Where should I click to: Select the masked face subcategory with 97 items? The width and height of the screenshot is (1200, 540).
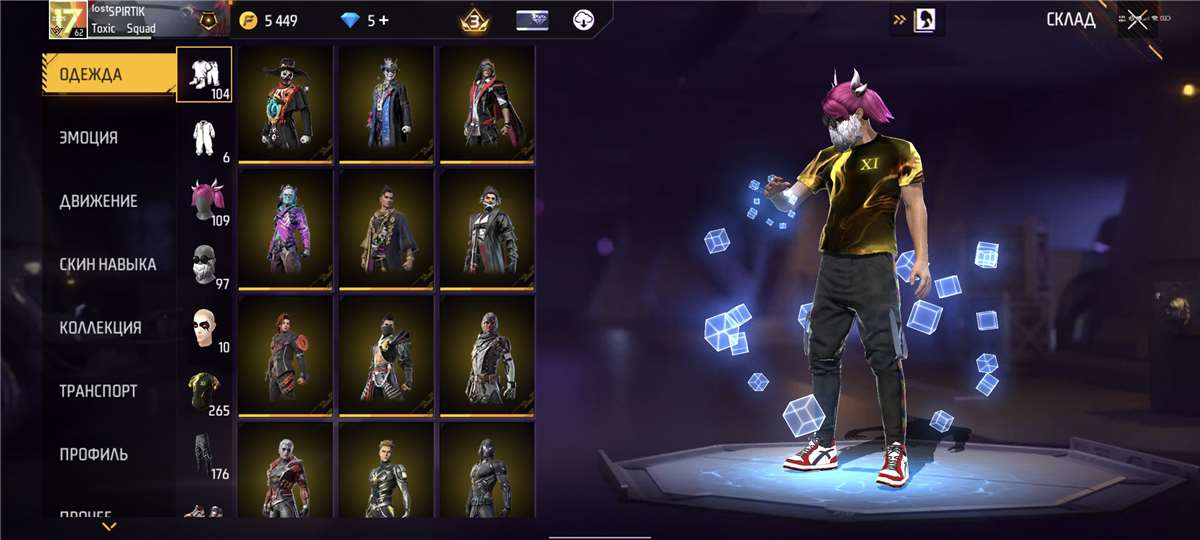pos(205,265)
